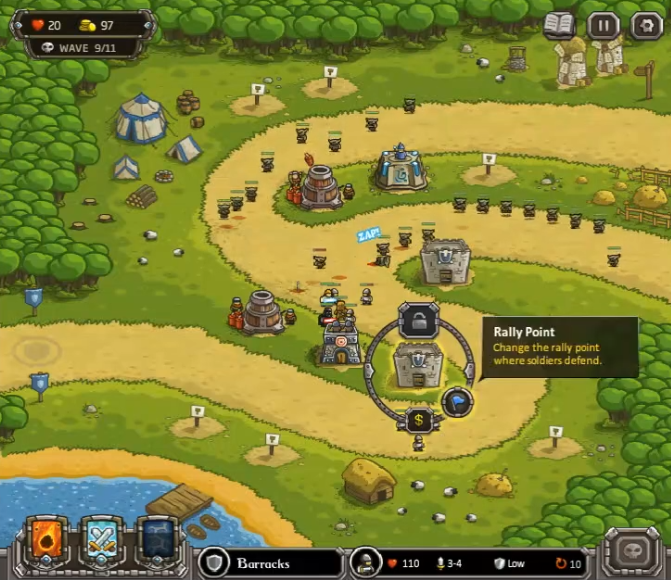Viewport: 671px width, 580px height.
Task: Click the skull button in the bottom corner
Action: coord(632,551)
